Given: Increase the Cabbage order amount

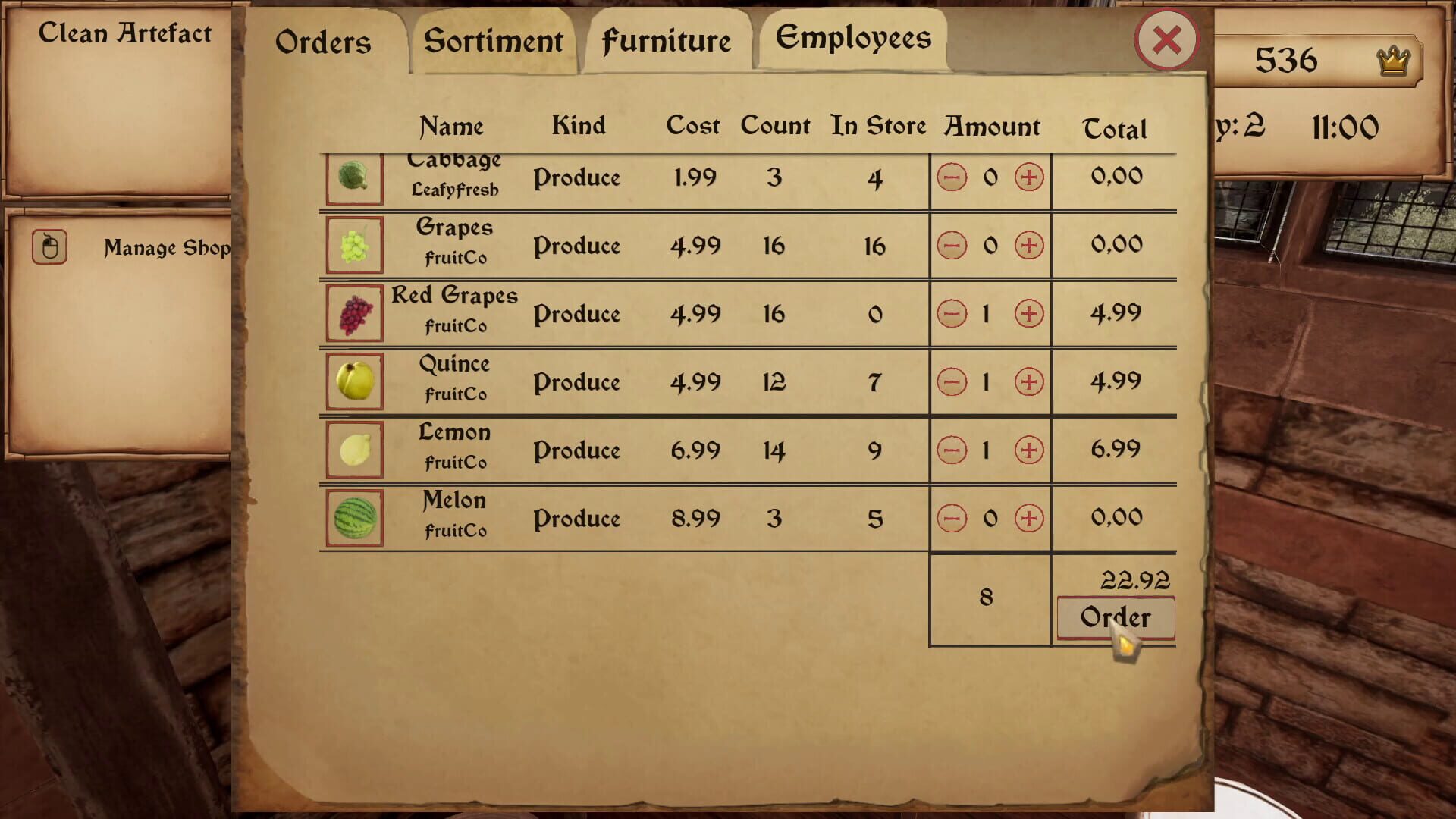Looking at the screenshot, I should pos(1028,177).
